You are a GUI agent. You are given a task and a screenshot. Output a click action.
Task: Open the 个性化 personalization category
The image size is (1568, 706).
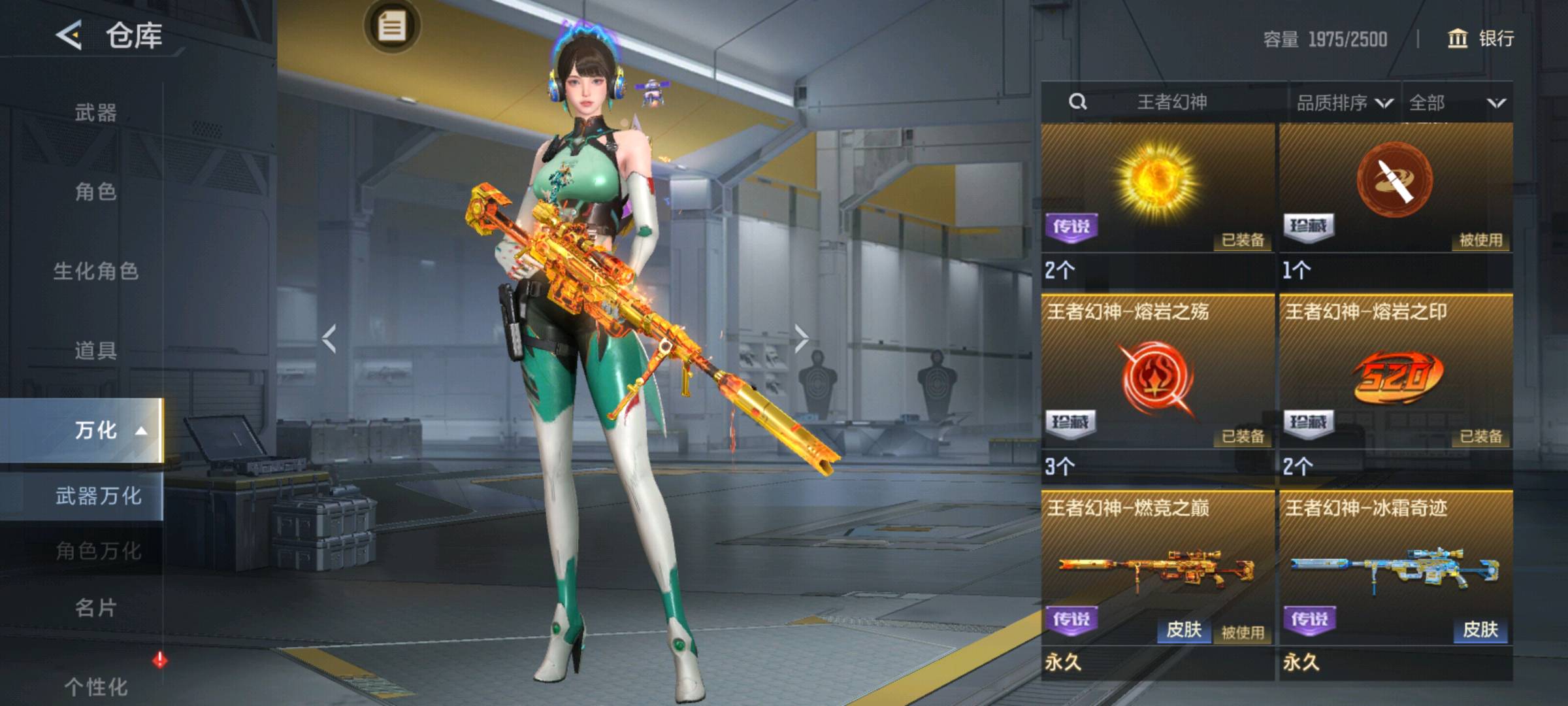tap(95, 686)
